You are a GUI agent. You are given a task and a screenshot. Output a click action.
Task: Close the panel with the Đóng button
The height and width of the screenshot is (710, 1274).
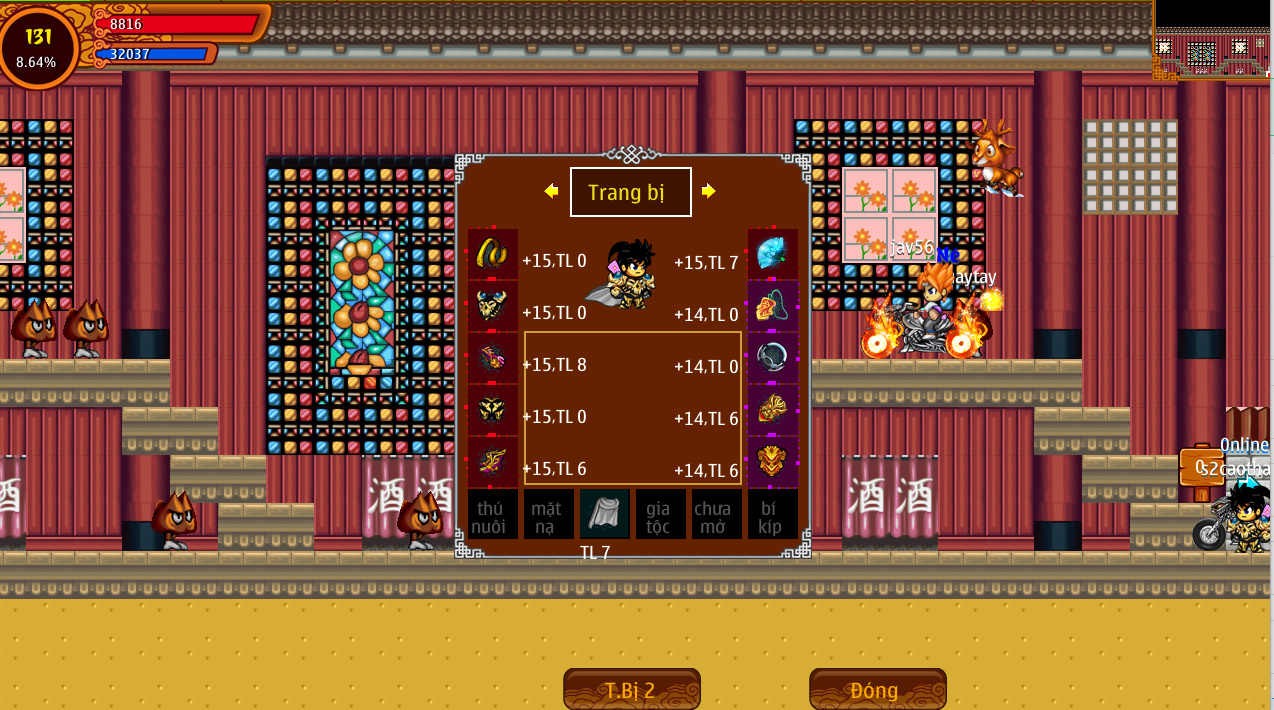(x=877, y=690)
